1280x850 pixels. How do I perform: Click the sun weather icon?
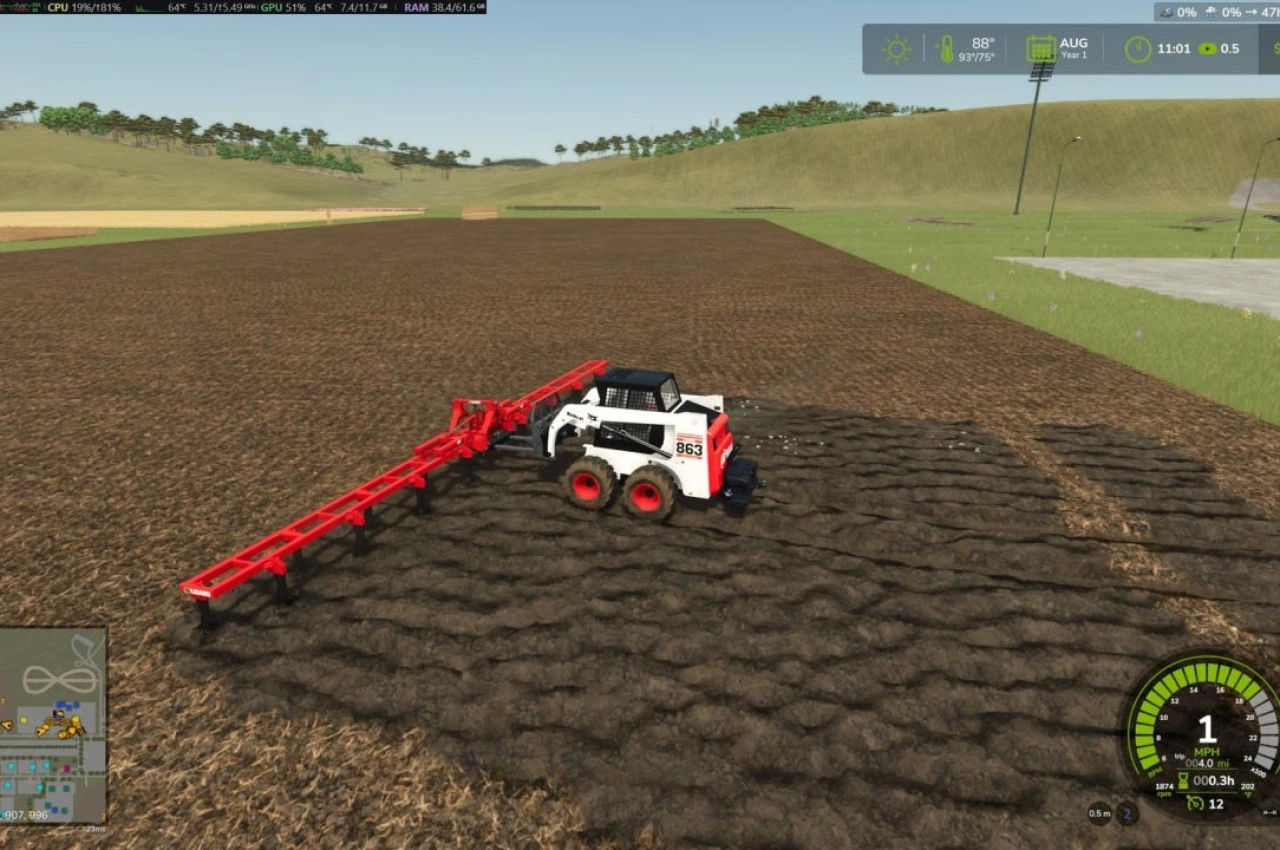coord(895,47)
